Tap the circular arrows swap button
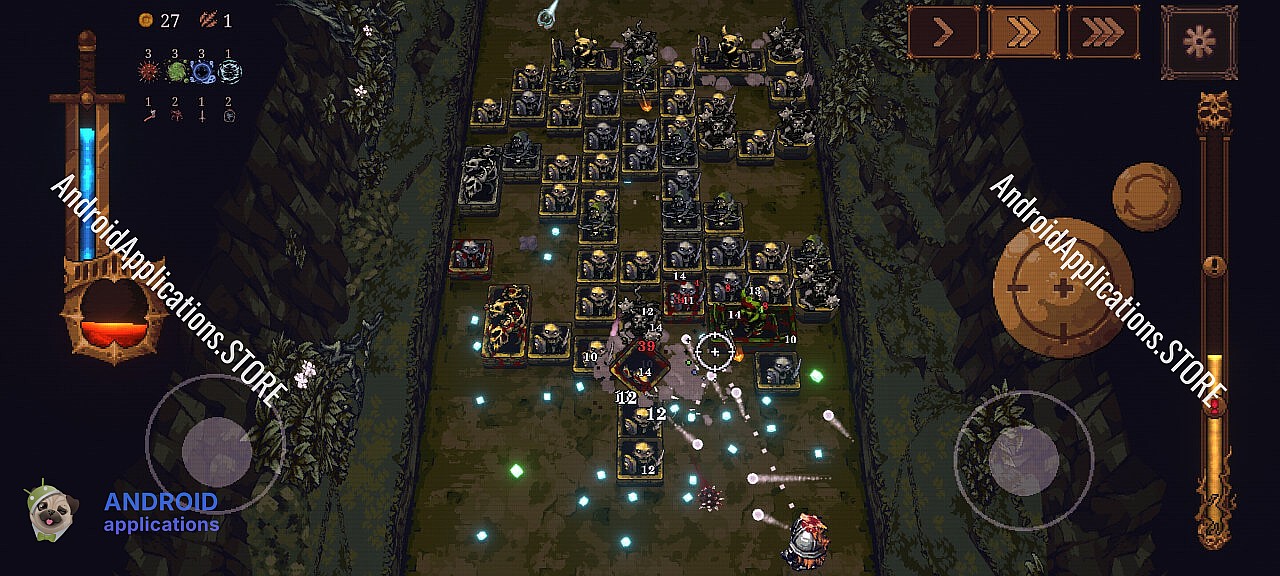 (1146, 198)
